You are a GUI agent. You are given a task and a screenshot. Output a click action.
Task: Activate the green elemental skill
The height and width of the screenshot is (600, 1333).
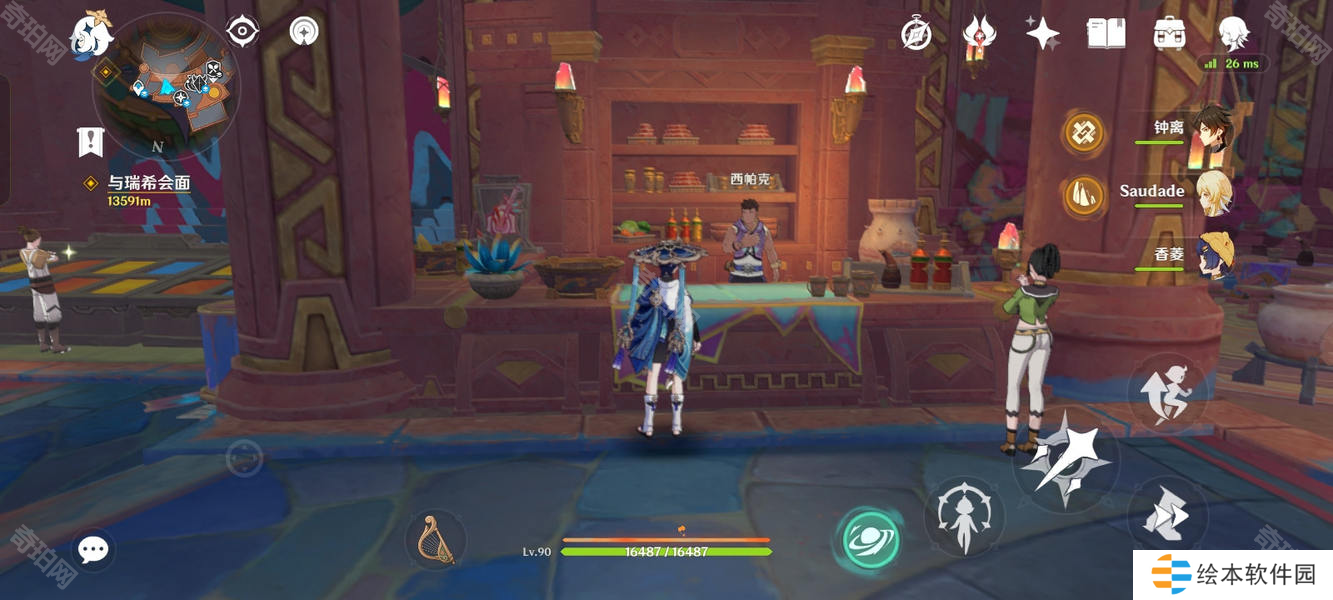pyautogui.click(x=869, y=540)
